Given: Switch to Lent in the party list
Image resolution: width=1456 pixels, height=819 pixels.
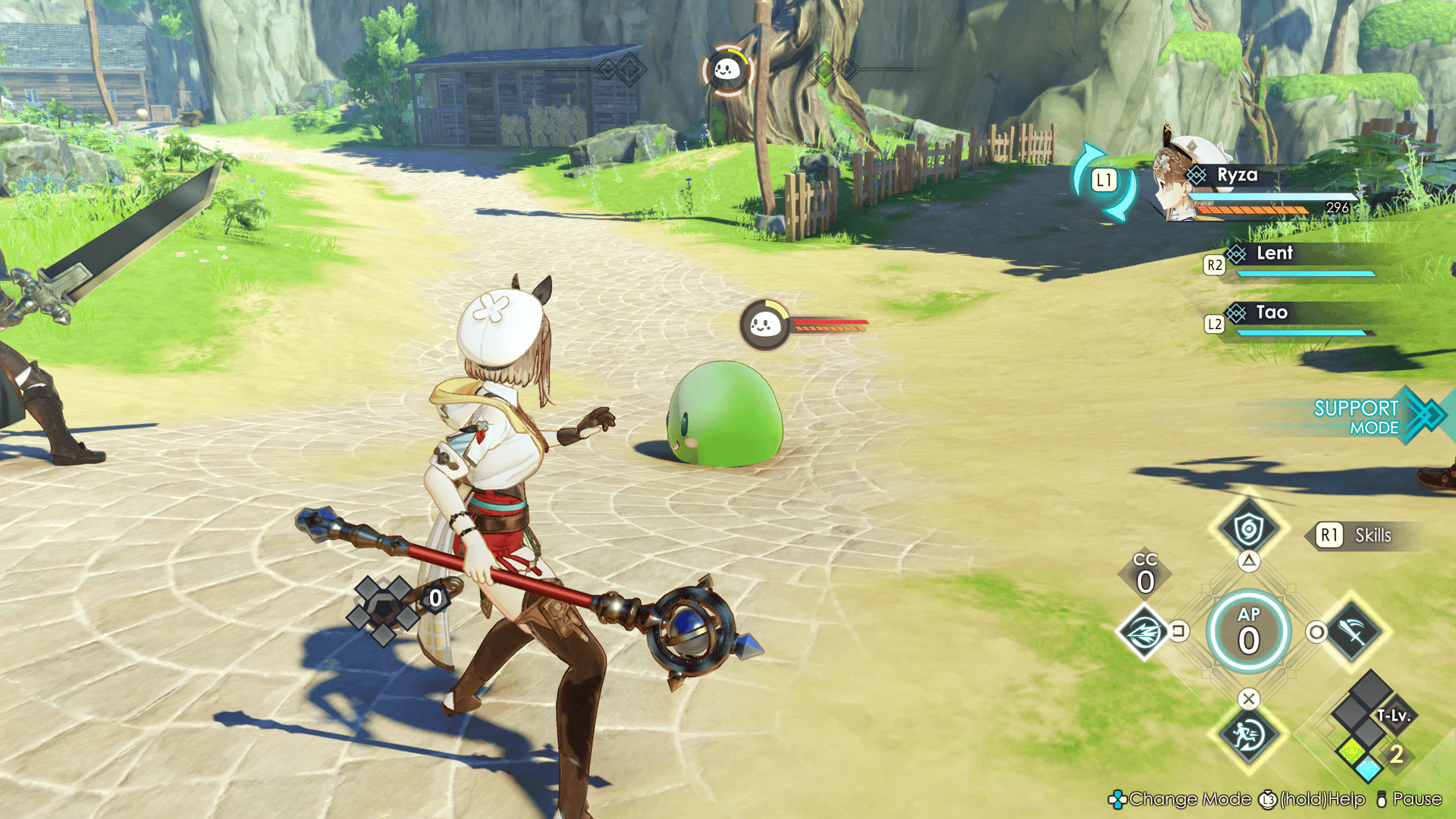Looking at the screenshot, I should (1274, 254).
